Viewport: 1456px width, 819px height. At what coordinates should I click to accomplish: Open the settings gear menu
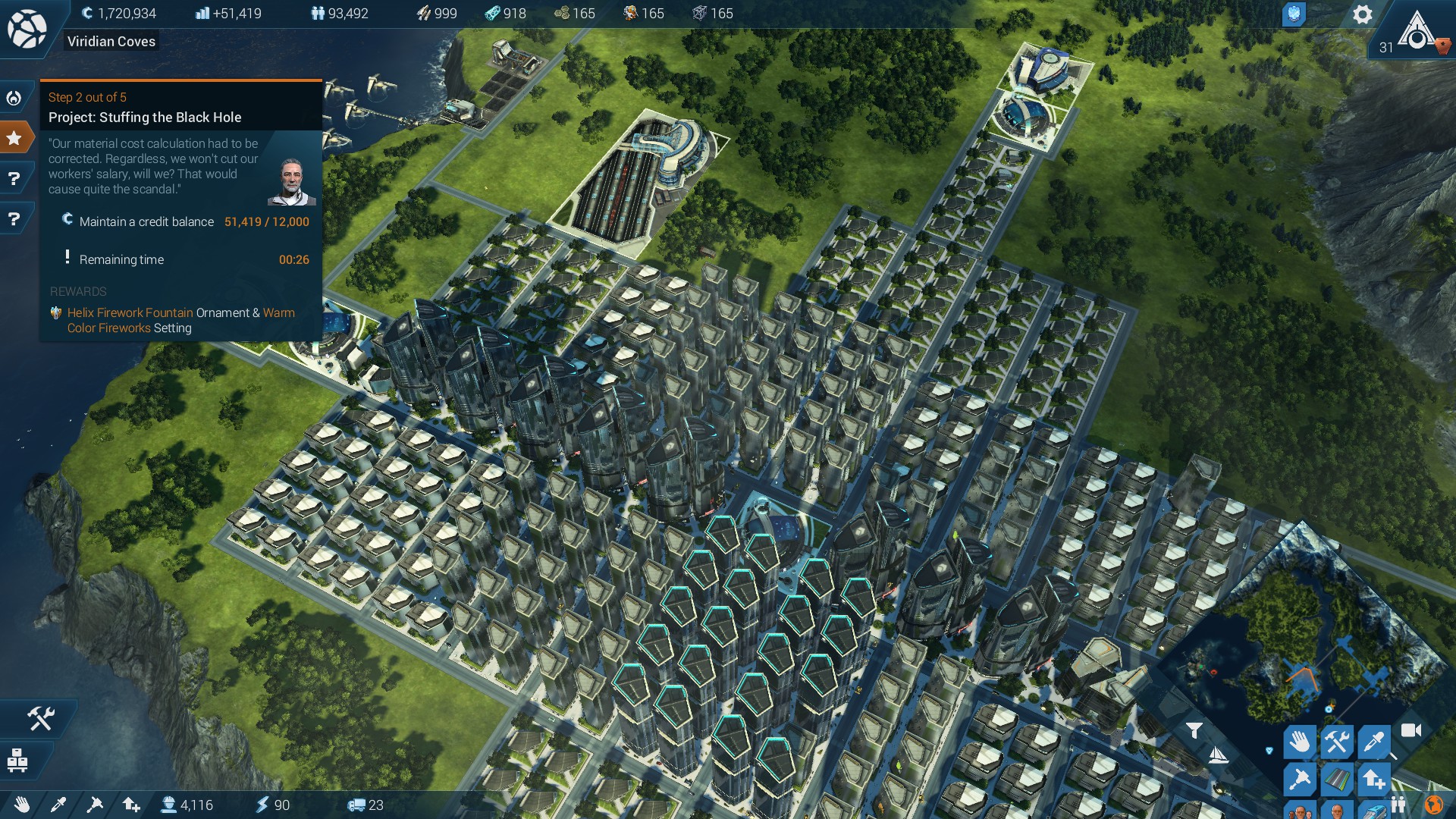[1363, 14]
